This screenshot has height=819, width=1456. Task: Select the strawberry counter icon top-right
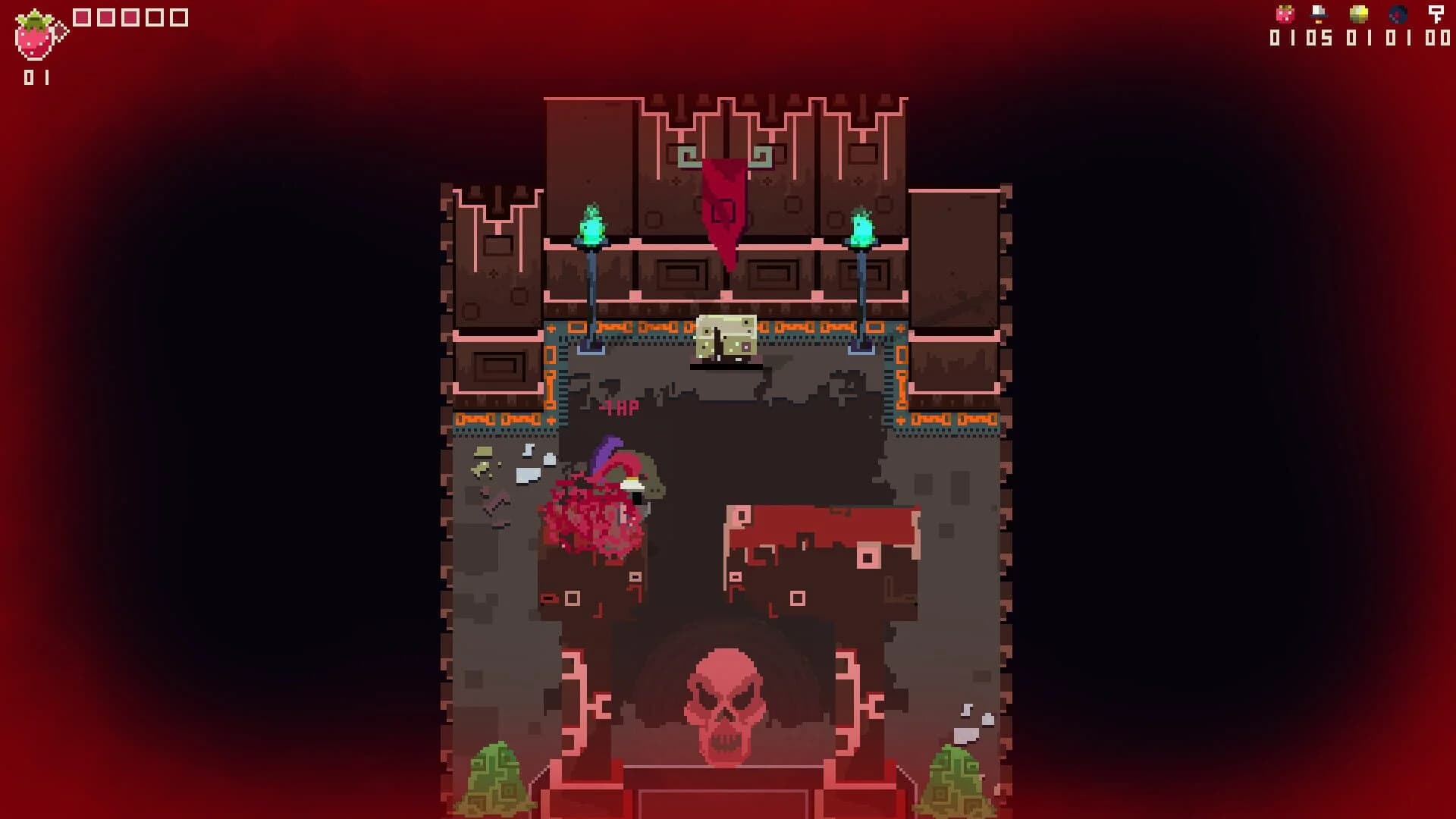[x=1283, y=14]
